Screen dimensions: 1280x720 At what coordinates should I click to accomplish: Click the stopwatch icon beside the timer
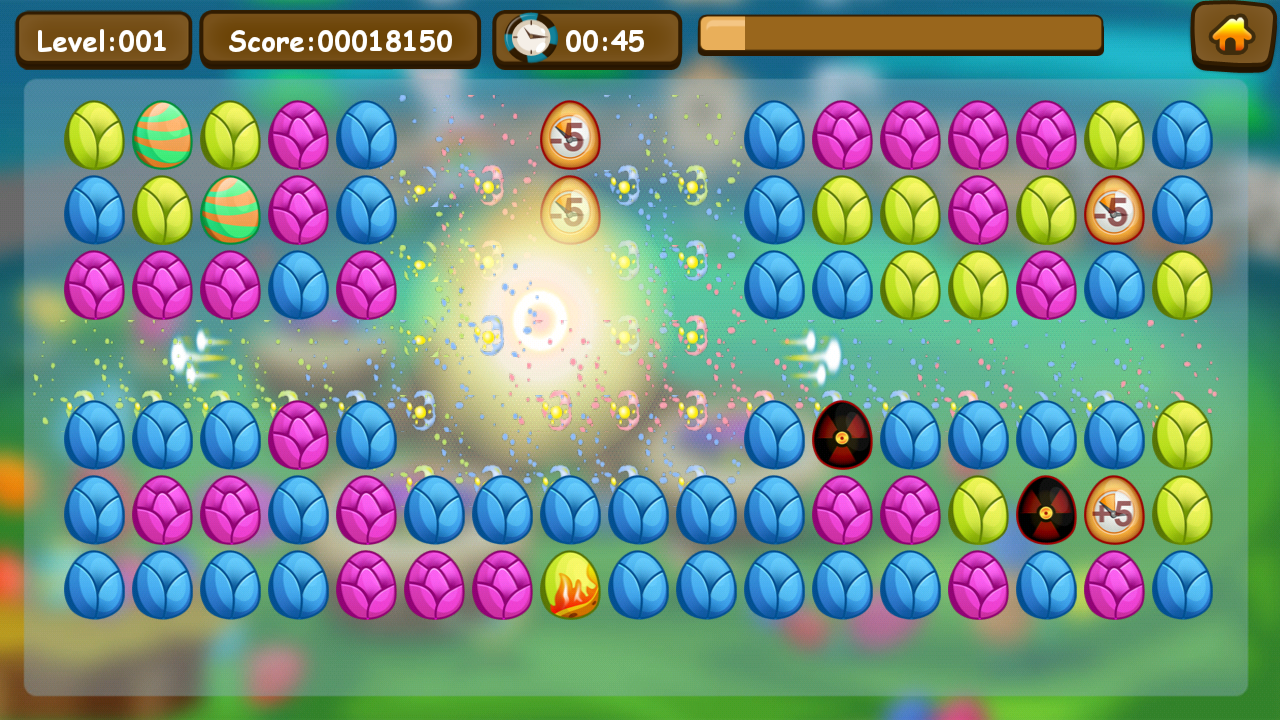(x=530, y=38)
